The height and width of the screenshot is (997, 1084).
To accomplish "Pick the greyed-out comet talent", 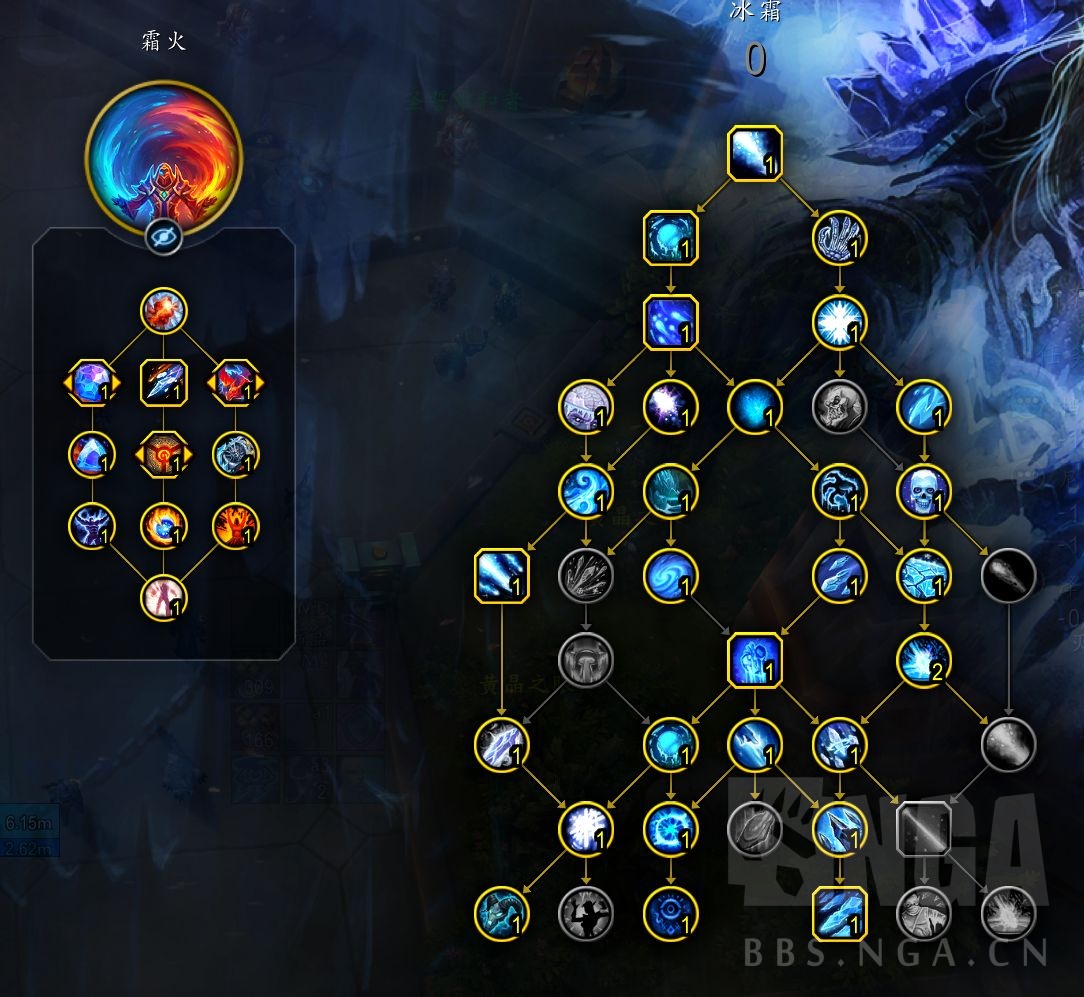I will [1007, 576].
